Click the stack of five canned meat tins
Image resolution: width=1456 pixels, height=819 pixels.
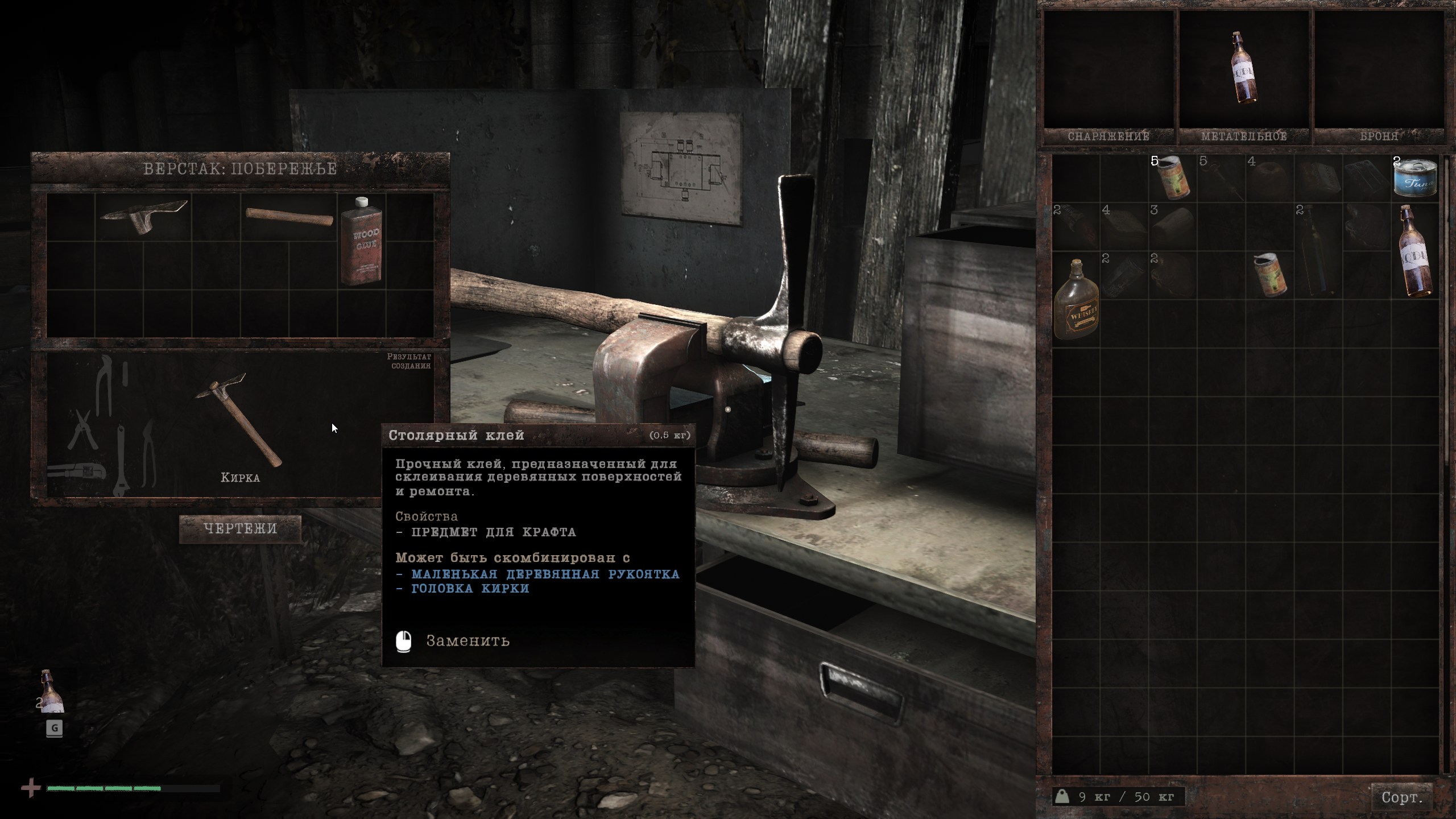1173,178
